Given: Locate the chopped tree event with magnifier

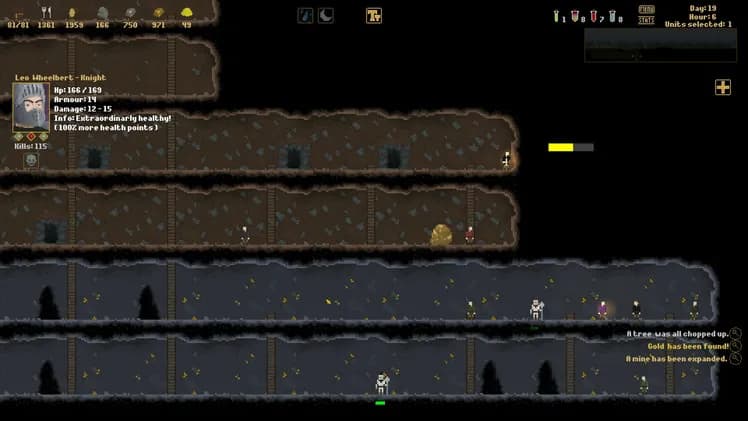Looking at the screenshot, I should coord(736,334).
